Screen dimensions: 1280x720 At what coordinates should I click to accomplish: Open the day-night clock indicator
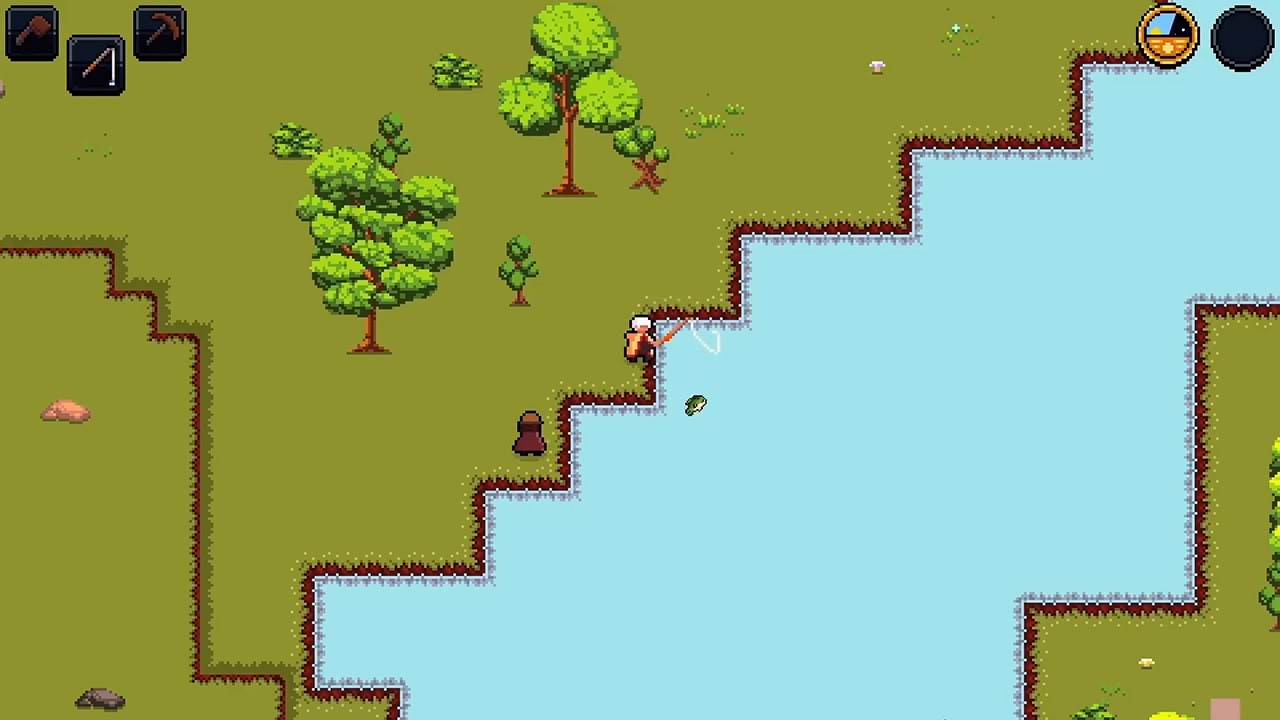click(1167, 36)
